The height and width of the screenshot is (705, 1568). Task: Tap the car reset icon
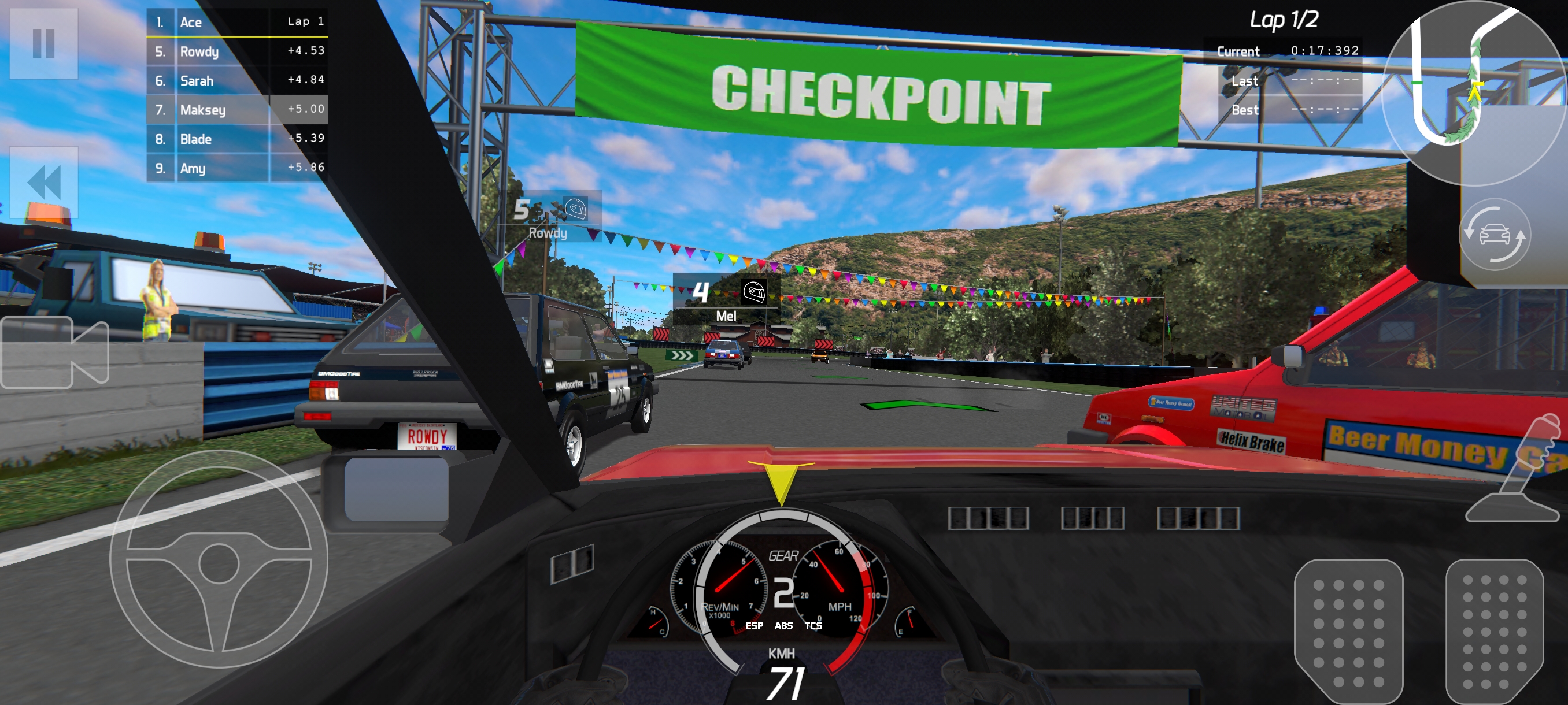1495,234
